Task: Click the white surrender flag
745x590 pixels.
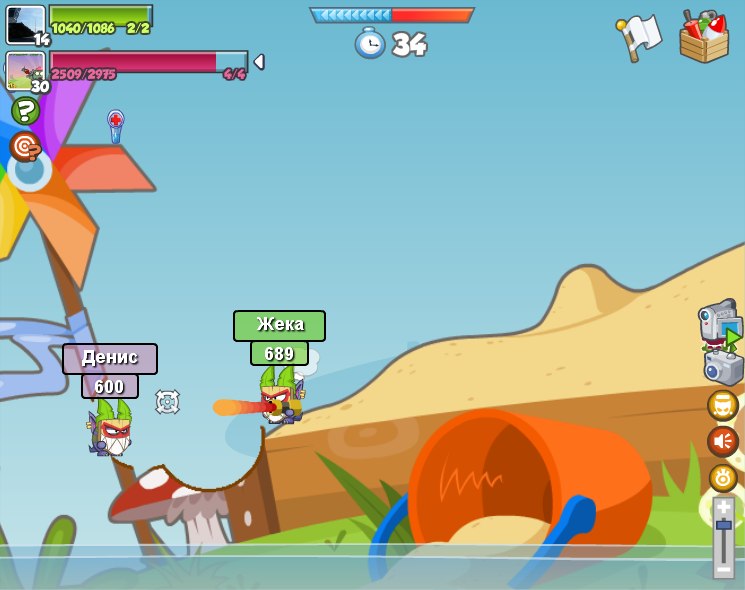Action: 640,38
